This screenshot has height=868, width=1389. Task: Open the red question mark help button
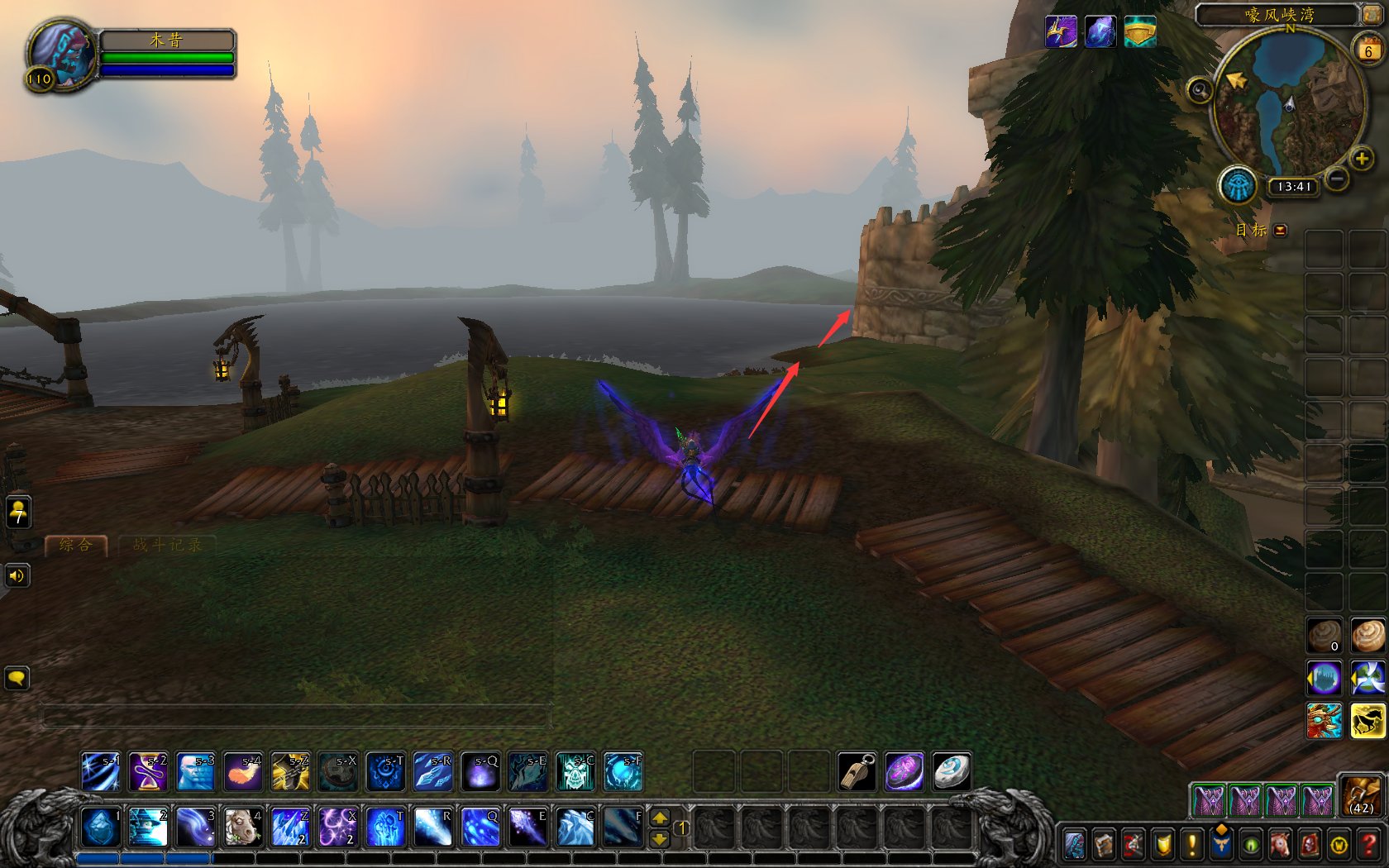pos(1368,845)
